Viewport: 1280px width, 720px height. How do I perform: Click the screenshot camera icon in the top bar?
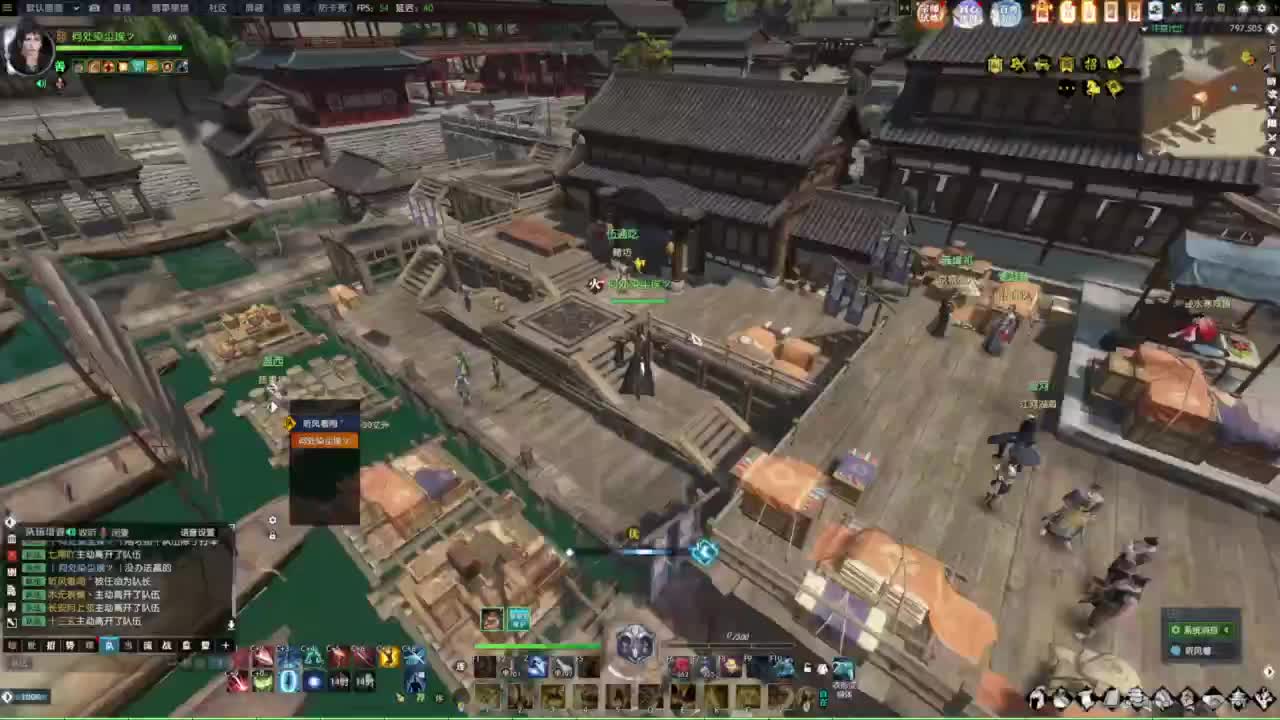tap(94, 9)
